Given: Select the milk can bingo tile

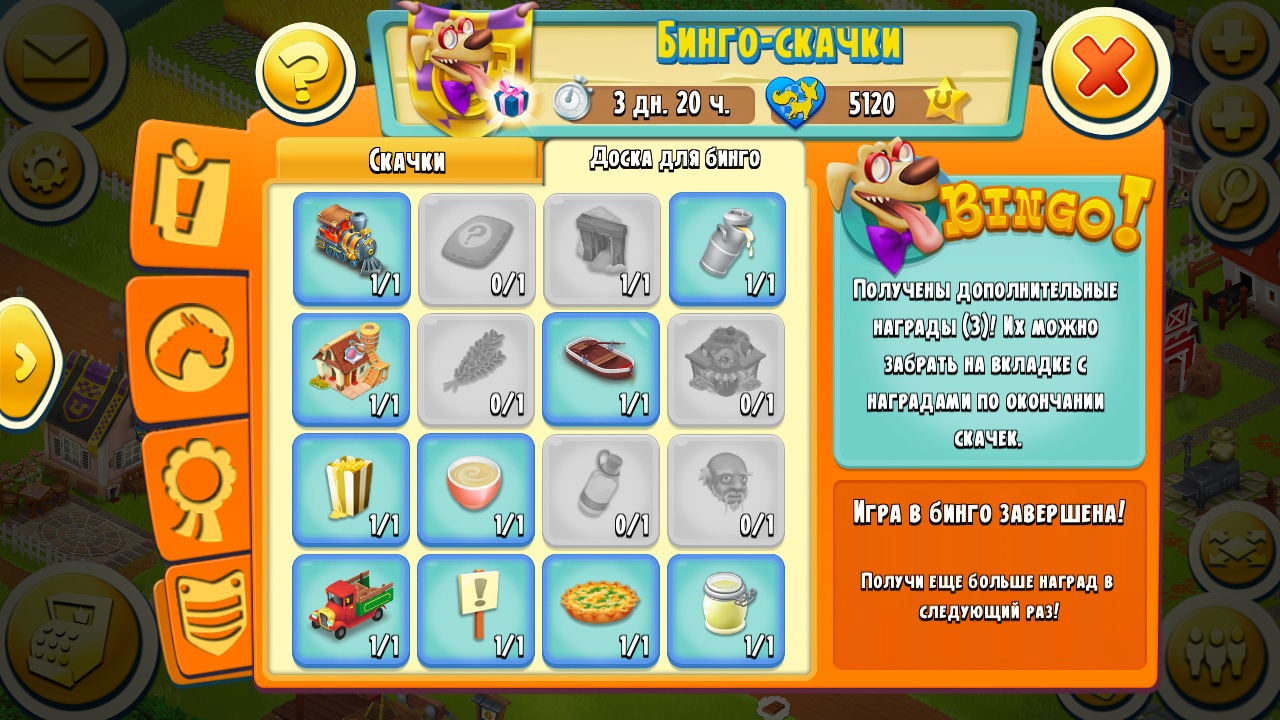Looking at the screenshot, I should click(x=727, y=247).
